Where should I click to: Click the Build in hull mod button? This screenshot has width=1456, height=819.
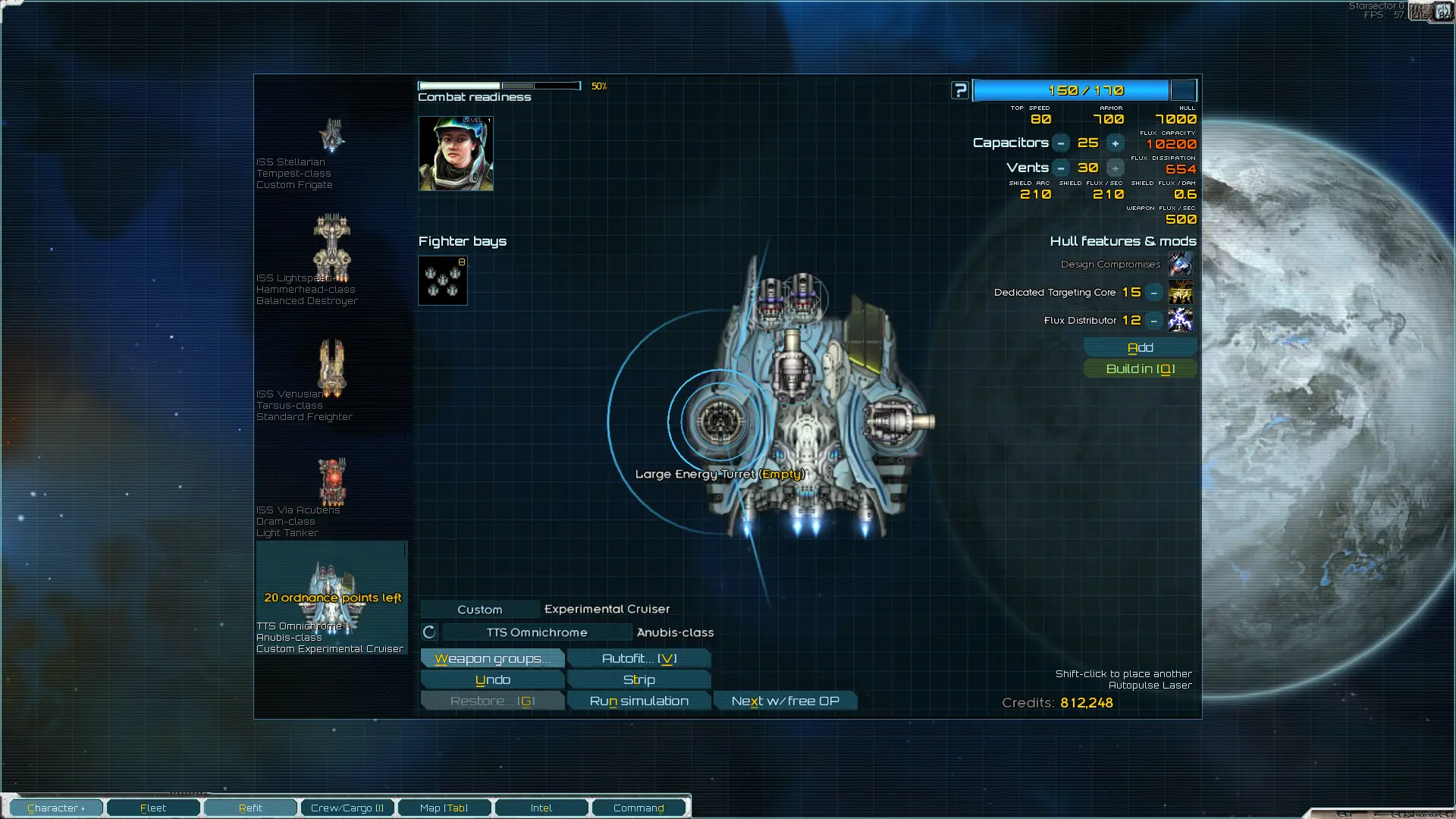(1140, 369)
